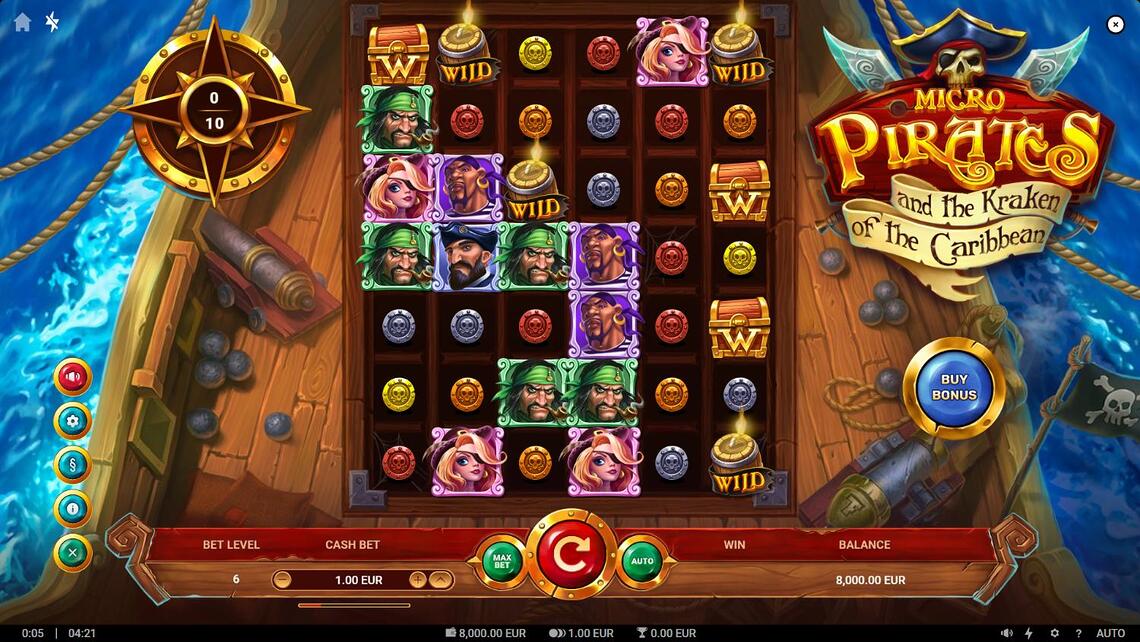Show game rules via the § button
Screen dimensions: 1140x642
[73, 465]
